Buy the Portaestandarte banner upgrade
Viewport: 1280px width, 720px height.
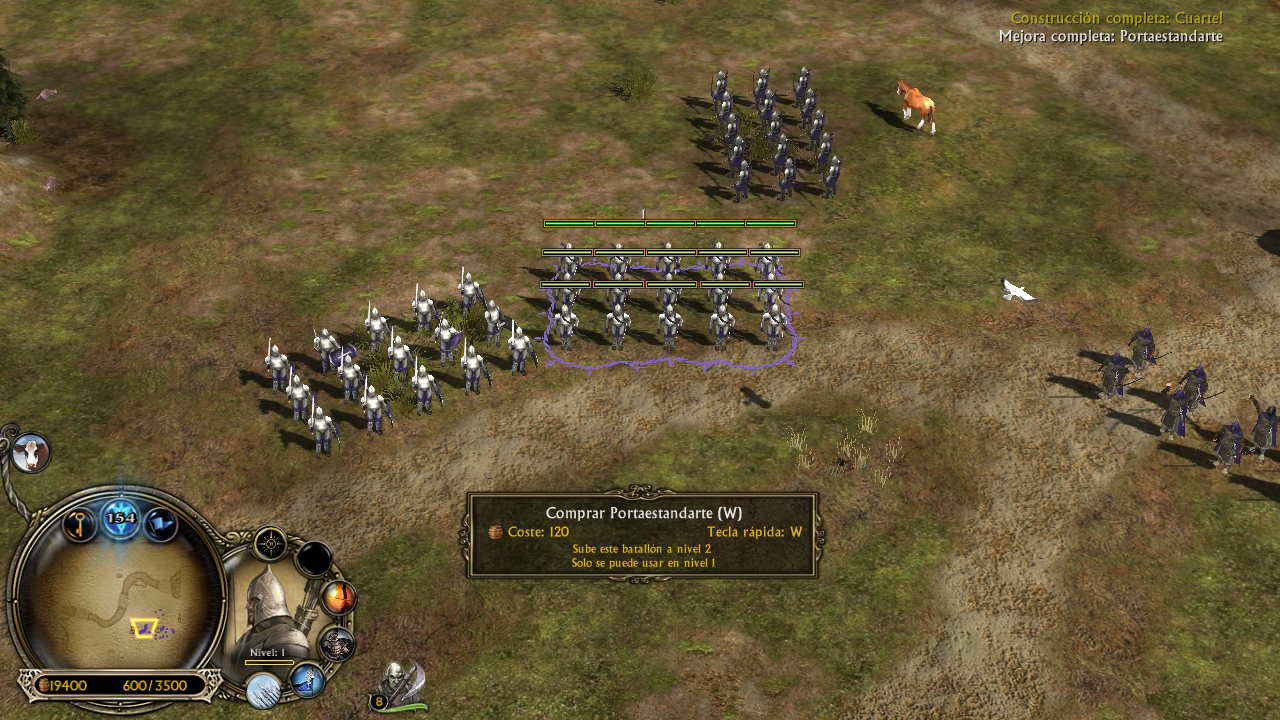pos(307,680)
